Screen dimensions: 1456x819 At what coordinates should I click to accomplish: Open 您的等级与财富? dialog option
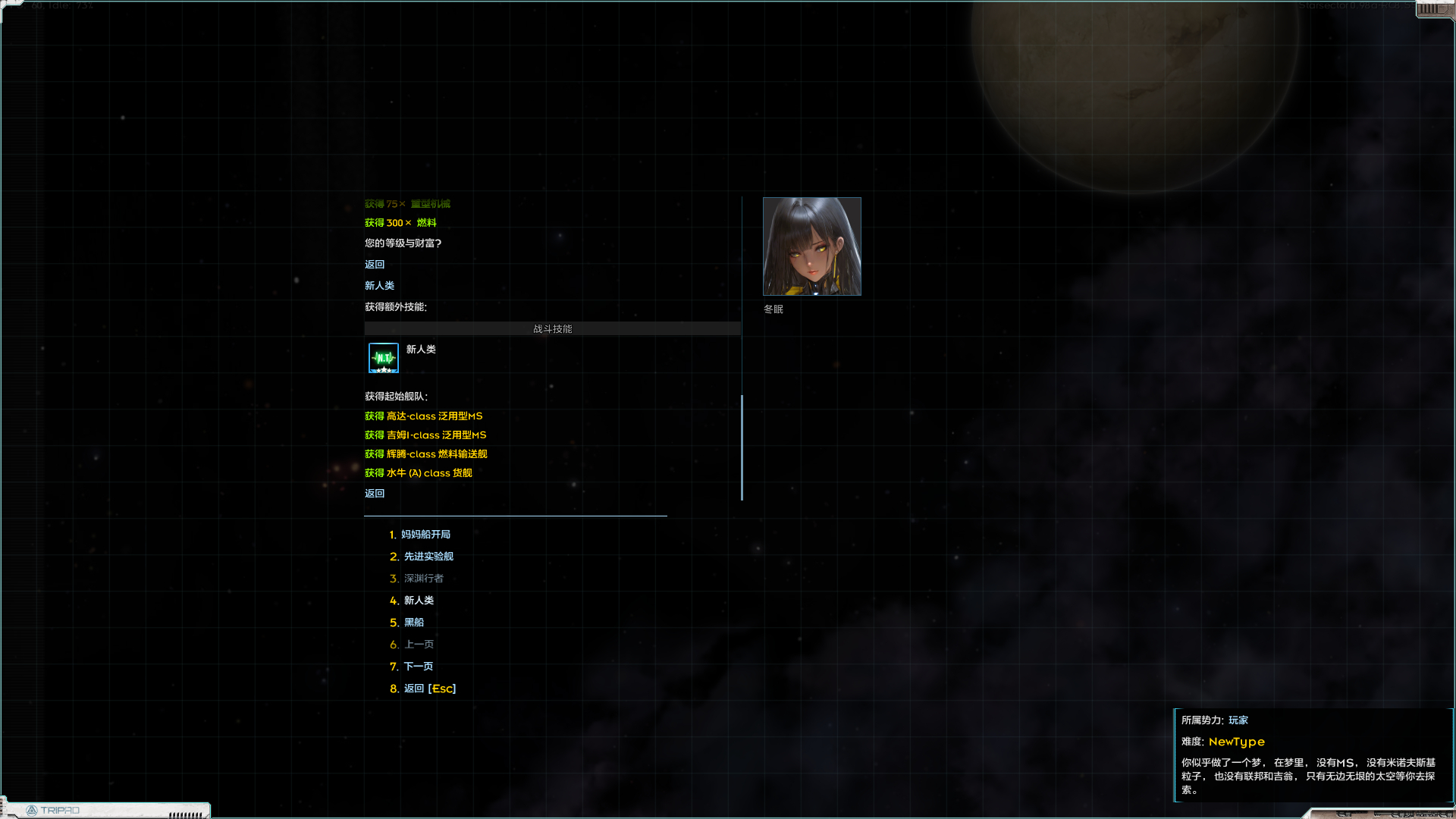tap(403, 243)
